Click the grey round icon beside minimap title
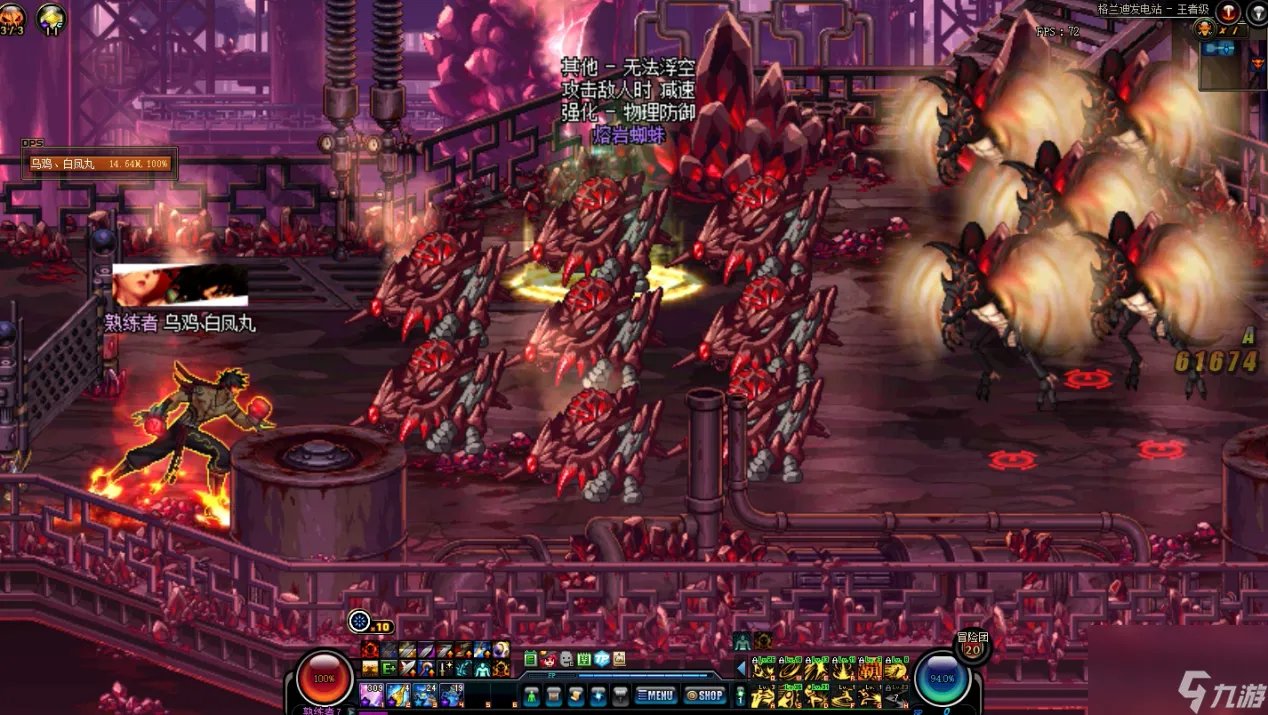This screenshot has height=715, width=1268. click(x=1256, y=11)
